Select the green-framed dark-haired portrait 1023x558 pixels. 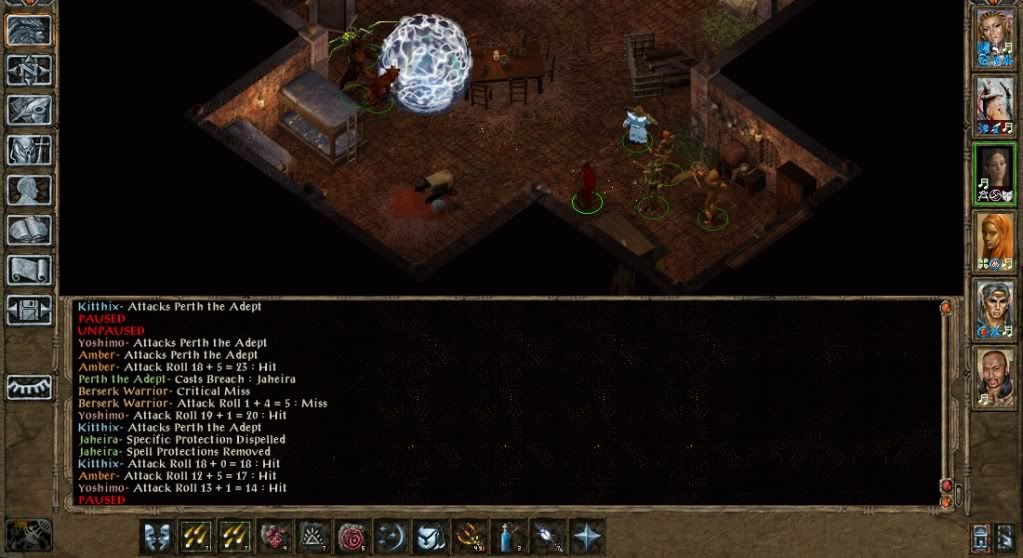coord(994,173)
